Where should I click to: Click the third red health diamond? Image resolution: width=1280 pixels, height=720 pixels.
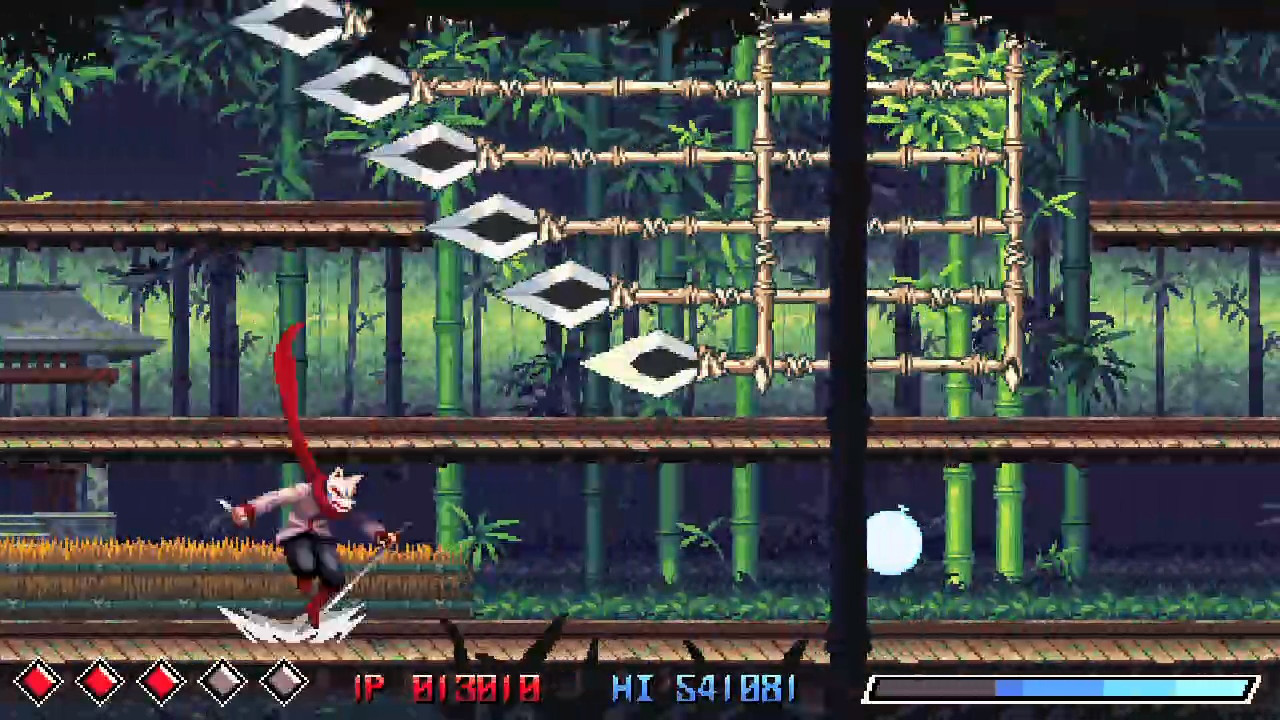(160, 681)
